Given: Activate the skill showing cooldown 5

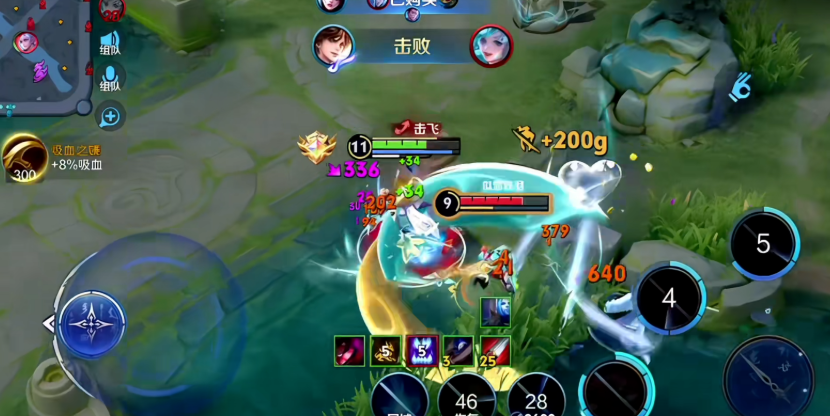Looking at the screenshot, I should pos(763,243).
